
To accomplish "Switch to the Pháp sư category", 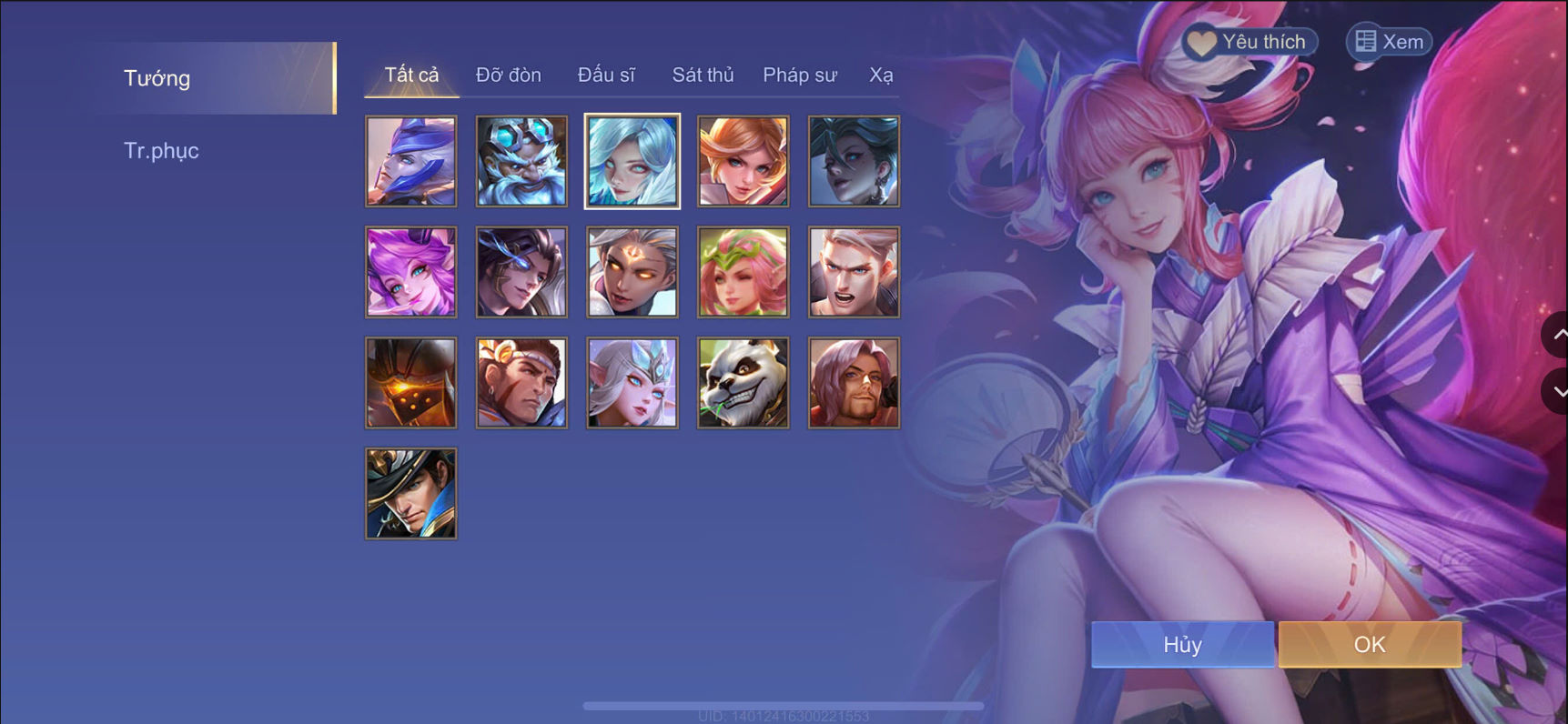I will [798, 75].
